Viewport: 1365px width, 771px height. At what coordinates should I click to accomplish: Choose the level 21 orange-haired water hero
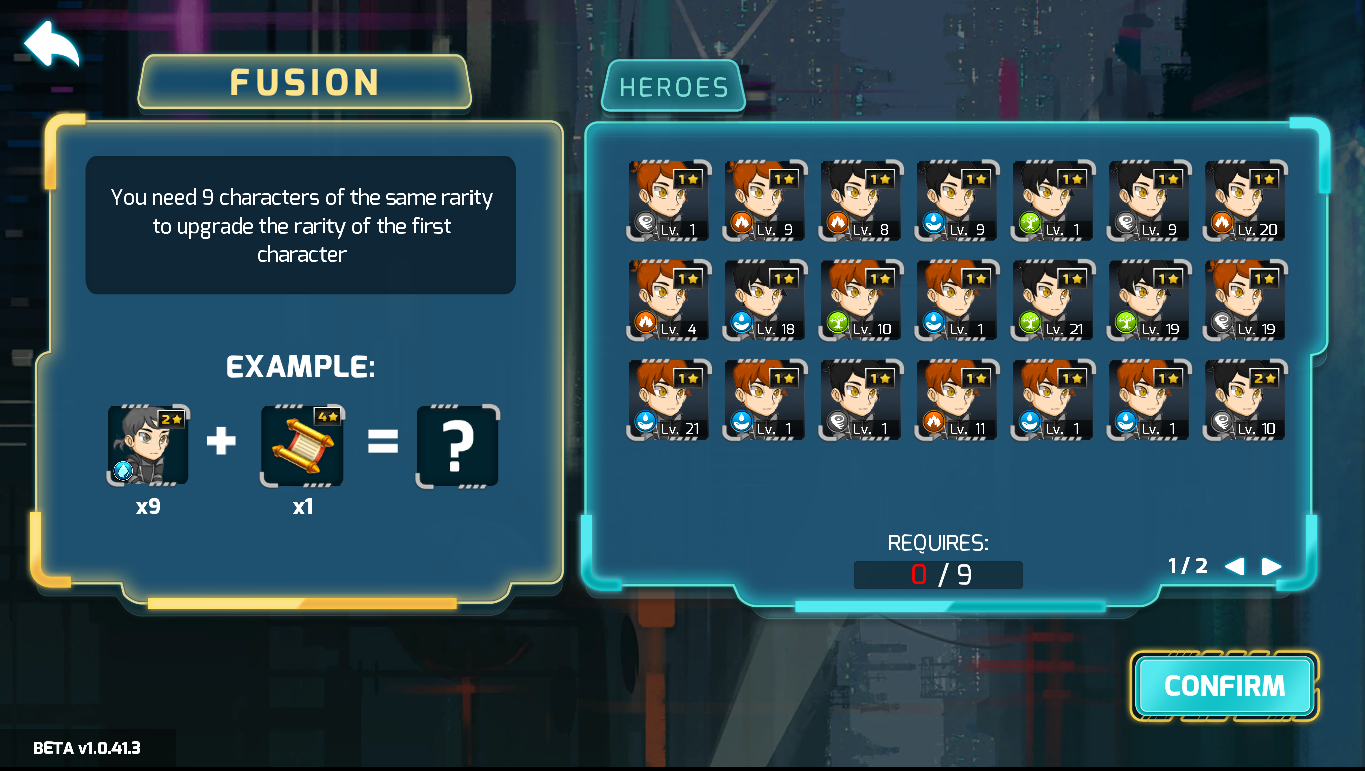pyautogui.click(x=669, y=400)
